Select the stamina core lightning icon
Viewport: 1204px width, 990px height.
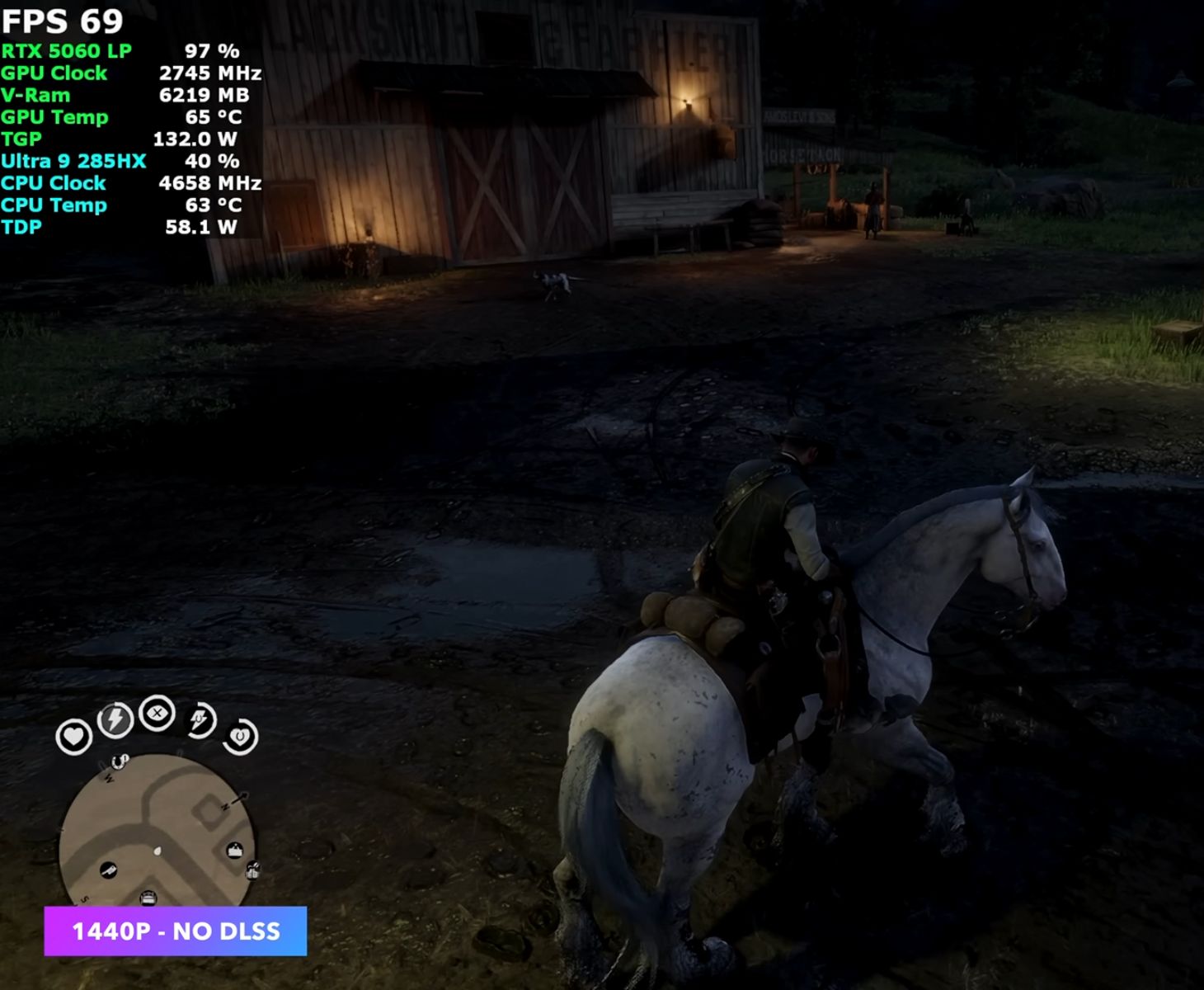pyautogui.click(x=115, y=719)
